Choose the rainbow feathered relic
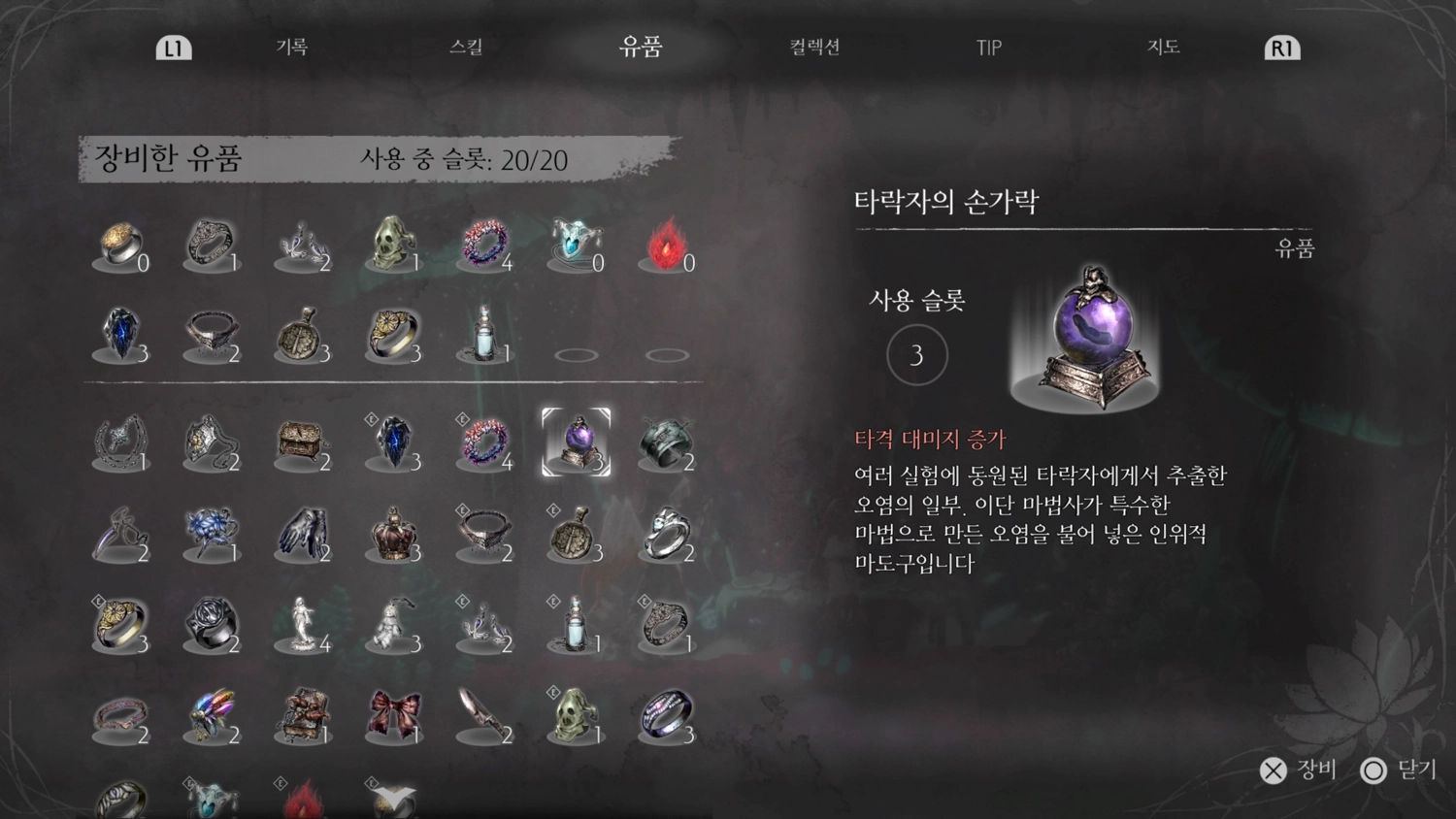Screen dimensions: 1456x819 point(212,715)
